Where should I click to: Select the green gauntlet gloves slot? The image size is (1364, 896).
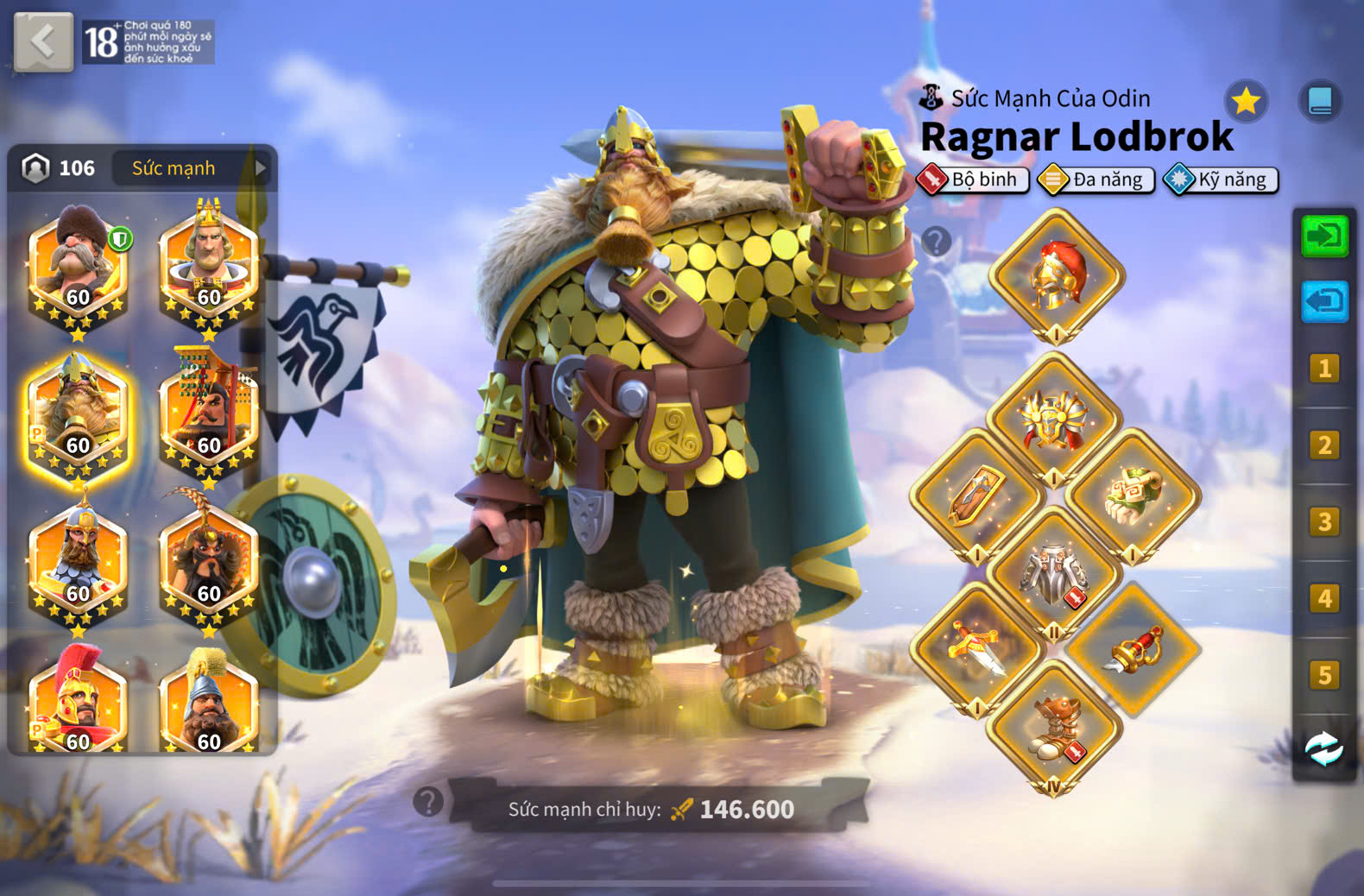(1132, 496)
